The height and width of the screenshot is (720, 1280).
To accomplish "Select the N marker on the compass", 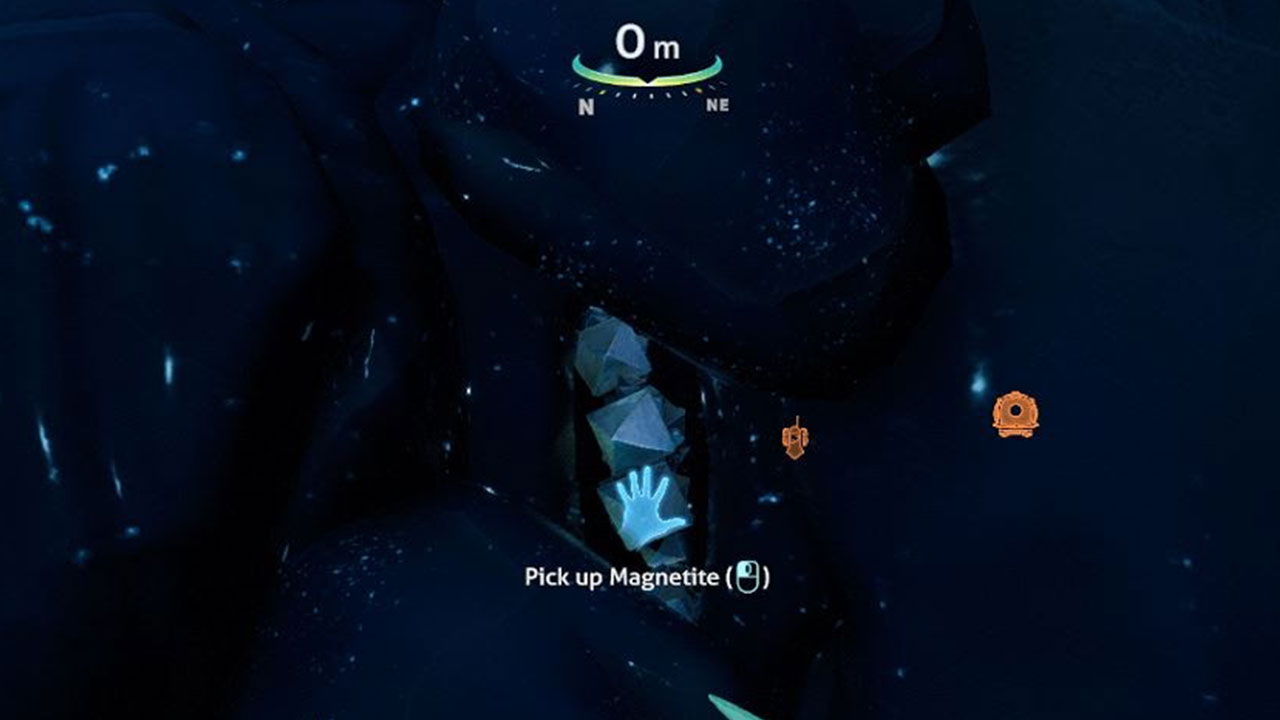I will click(587, 105).
